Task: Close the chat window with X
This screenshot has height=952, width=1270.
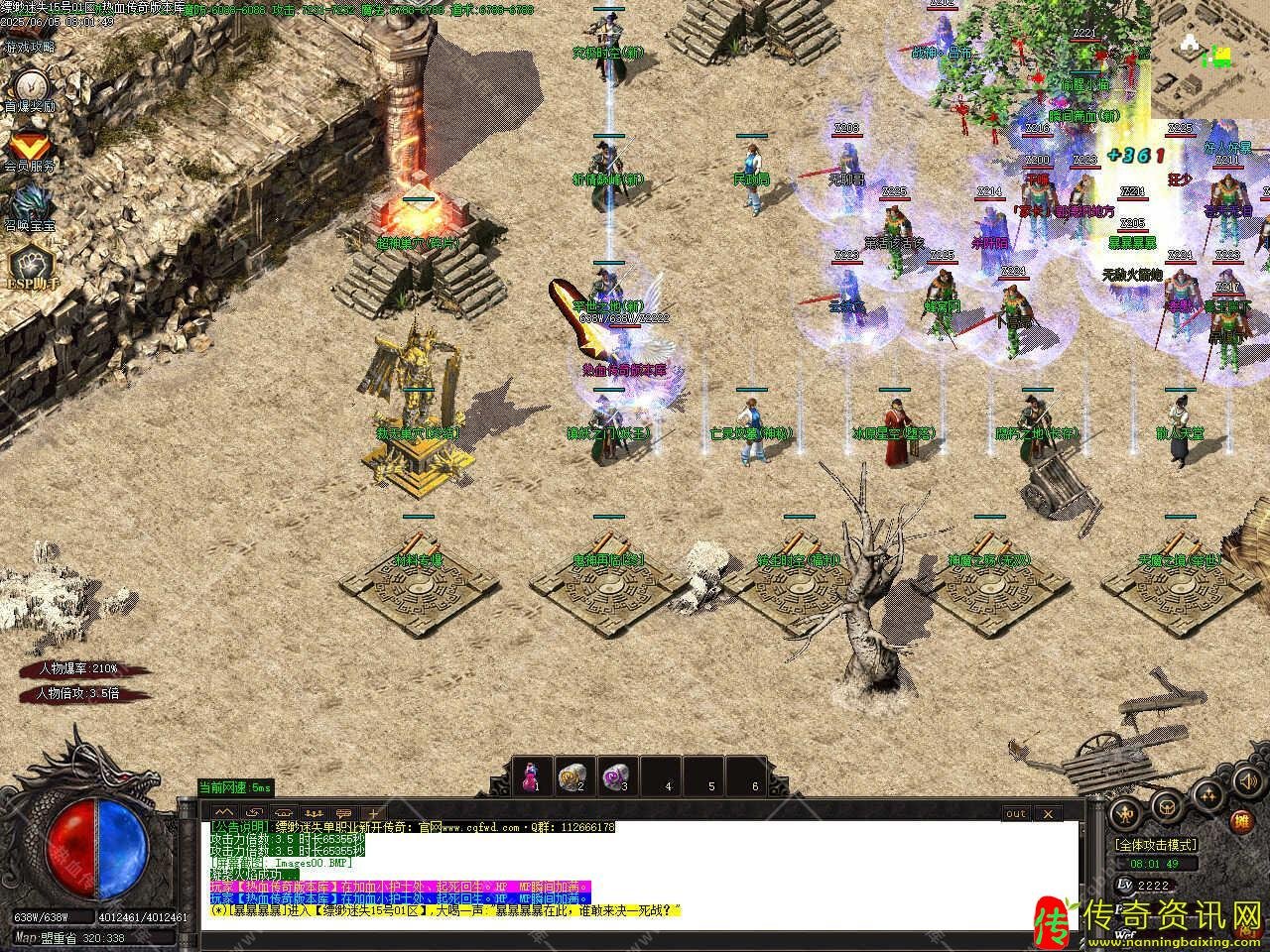Action: (1046, 813)
